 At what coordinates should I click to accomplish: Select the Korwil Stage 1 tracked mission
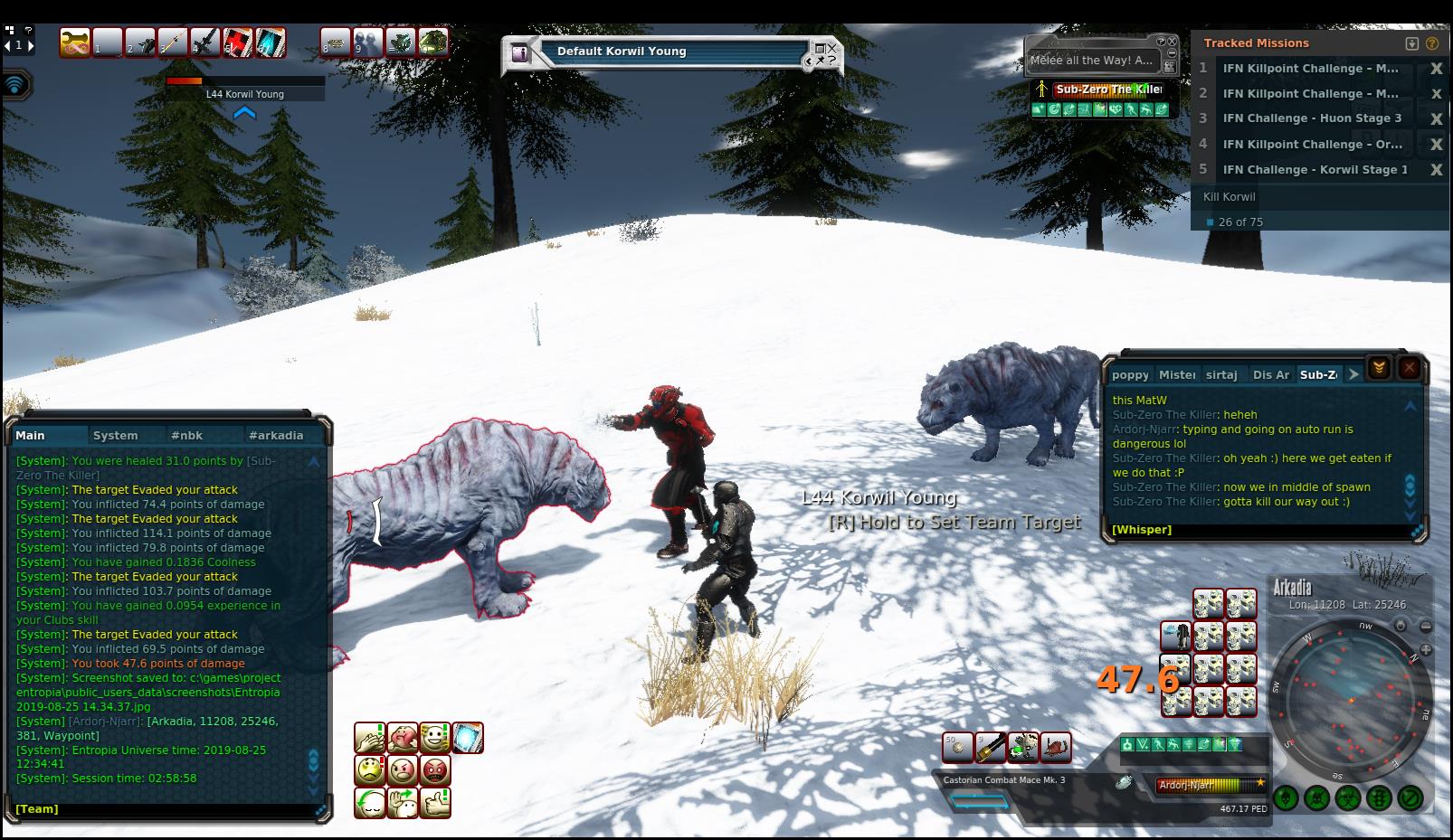click(1315, 169)
